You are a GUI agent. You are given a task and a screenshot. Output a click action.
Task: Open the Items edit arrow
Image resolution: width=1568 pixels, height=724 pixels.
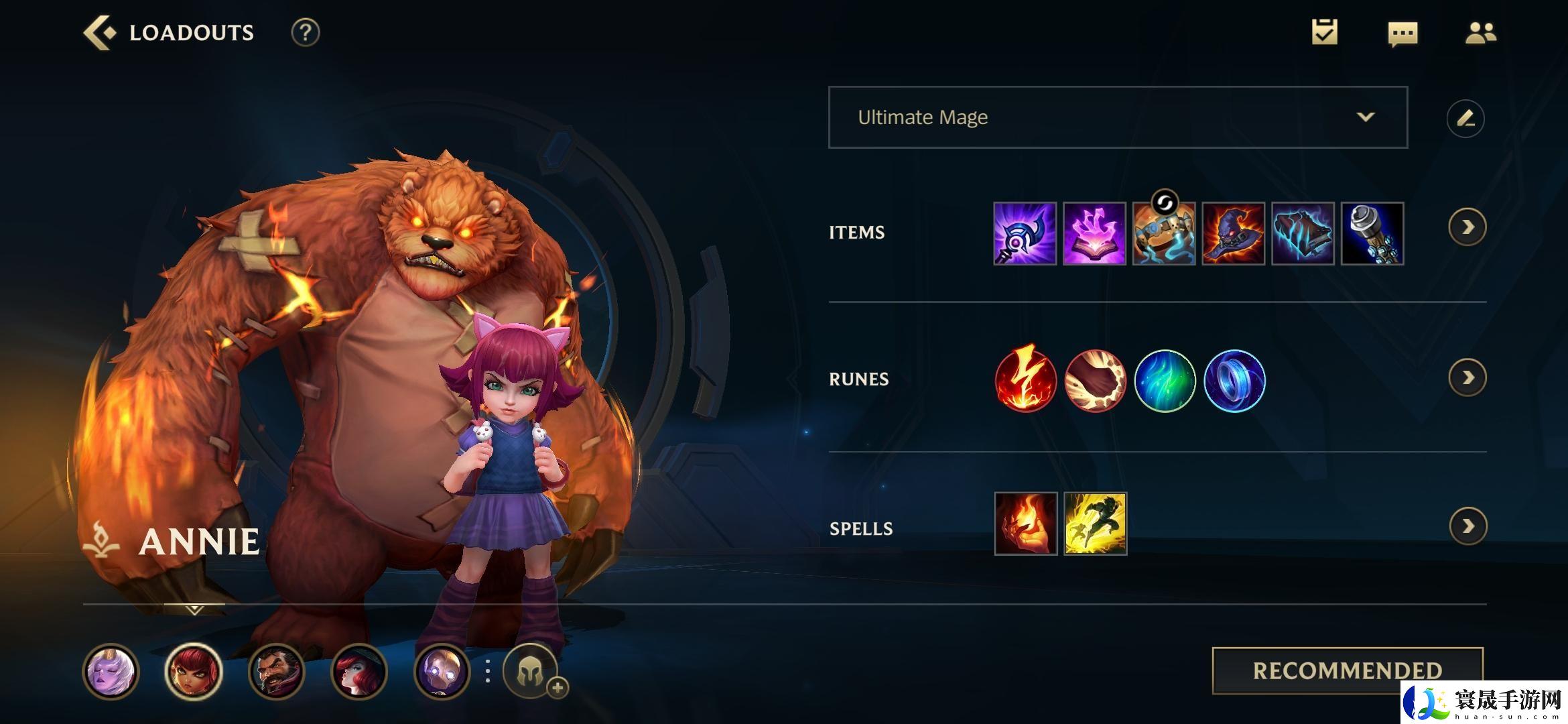pos(1467,228)
